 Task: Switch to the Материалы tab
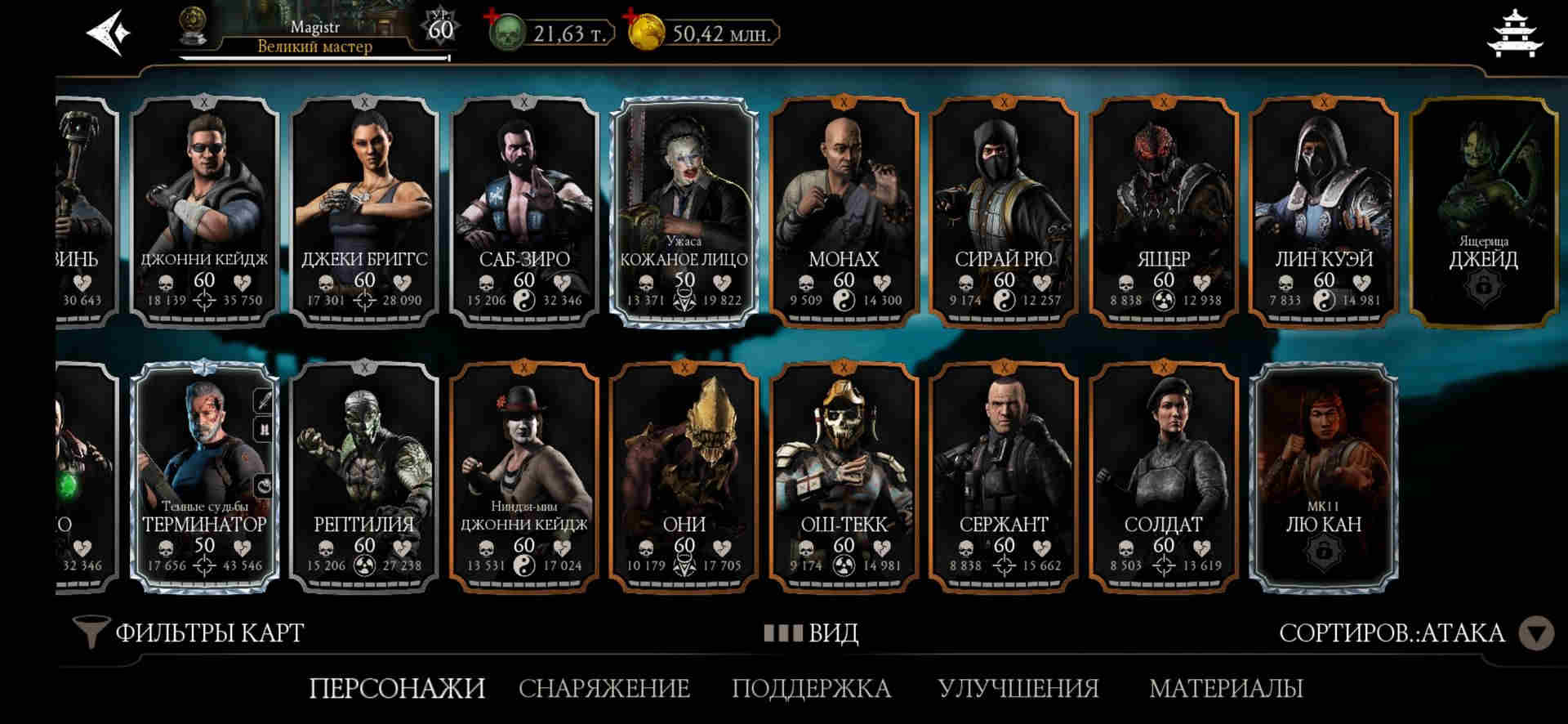click(1226, 688)
